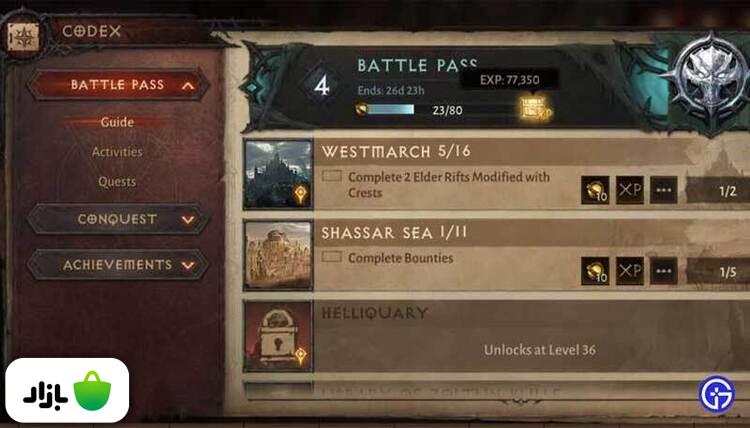Switch to the Quests sub-tab
Screen dimensions: 750x428
click(117, 182)
